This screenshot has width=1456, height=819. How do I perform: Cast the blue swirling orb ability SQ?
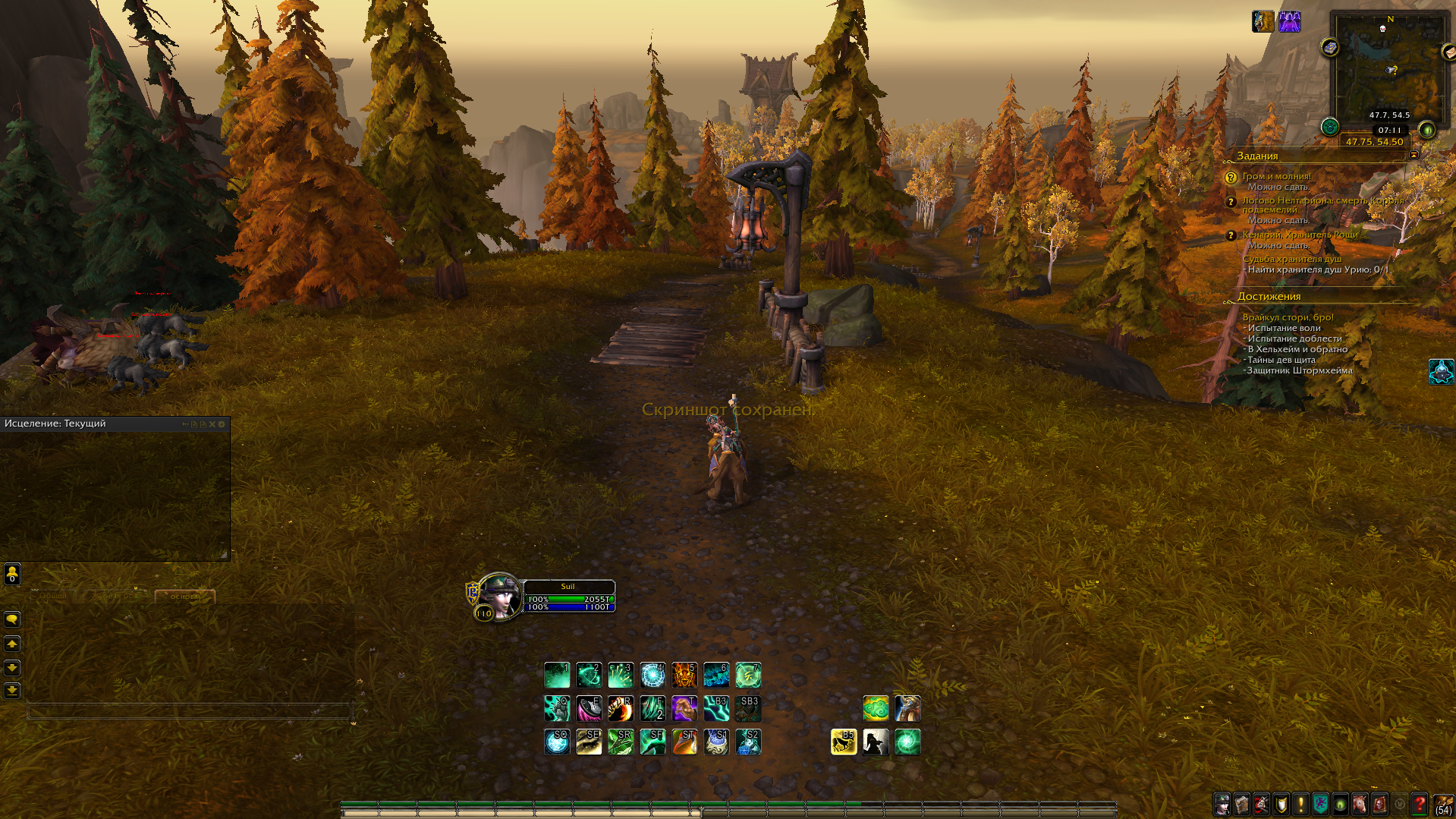tap(557, 742)
